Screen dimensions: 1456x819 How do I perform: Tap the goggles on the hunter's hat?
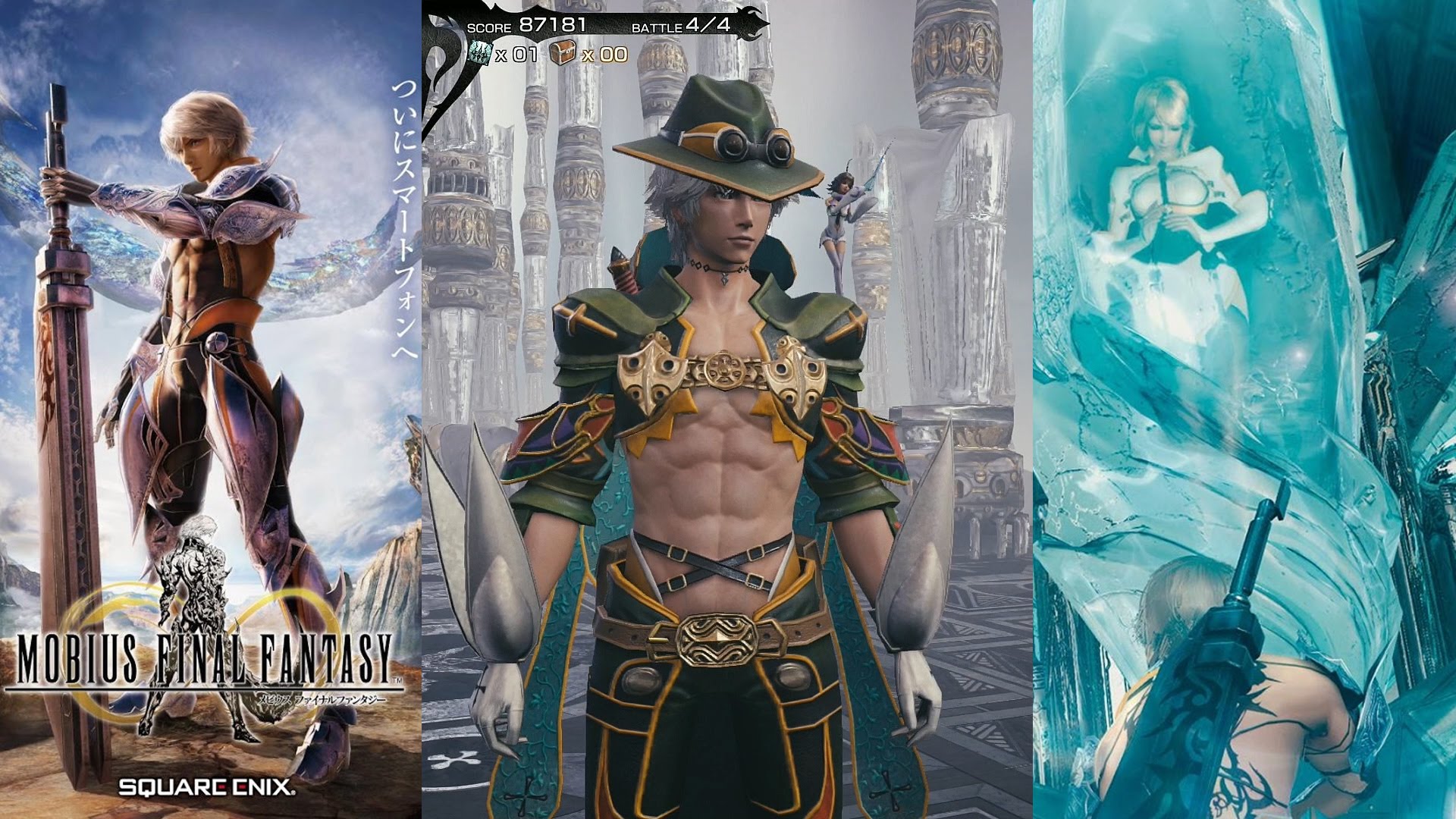tap(755, 143)
